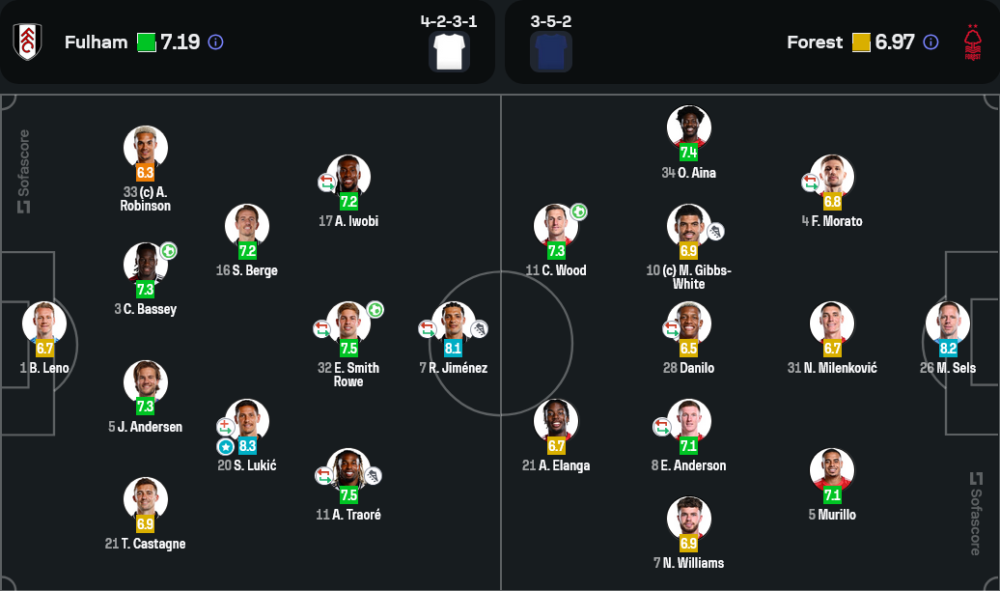Select A. Traoré's player portrait
This screenshot has height=591, width=1000.
348,470
